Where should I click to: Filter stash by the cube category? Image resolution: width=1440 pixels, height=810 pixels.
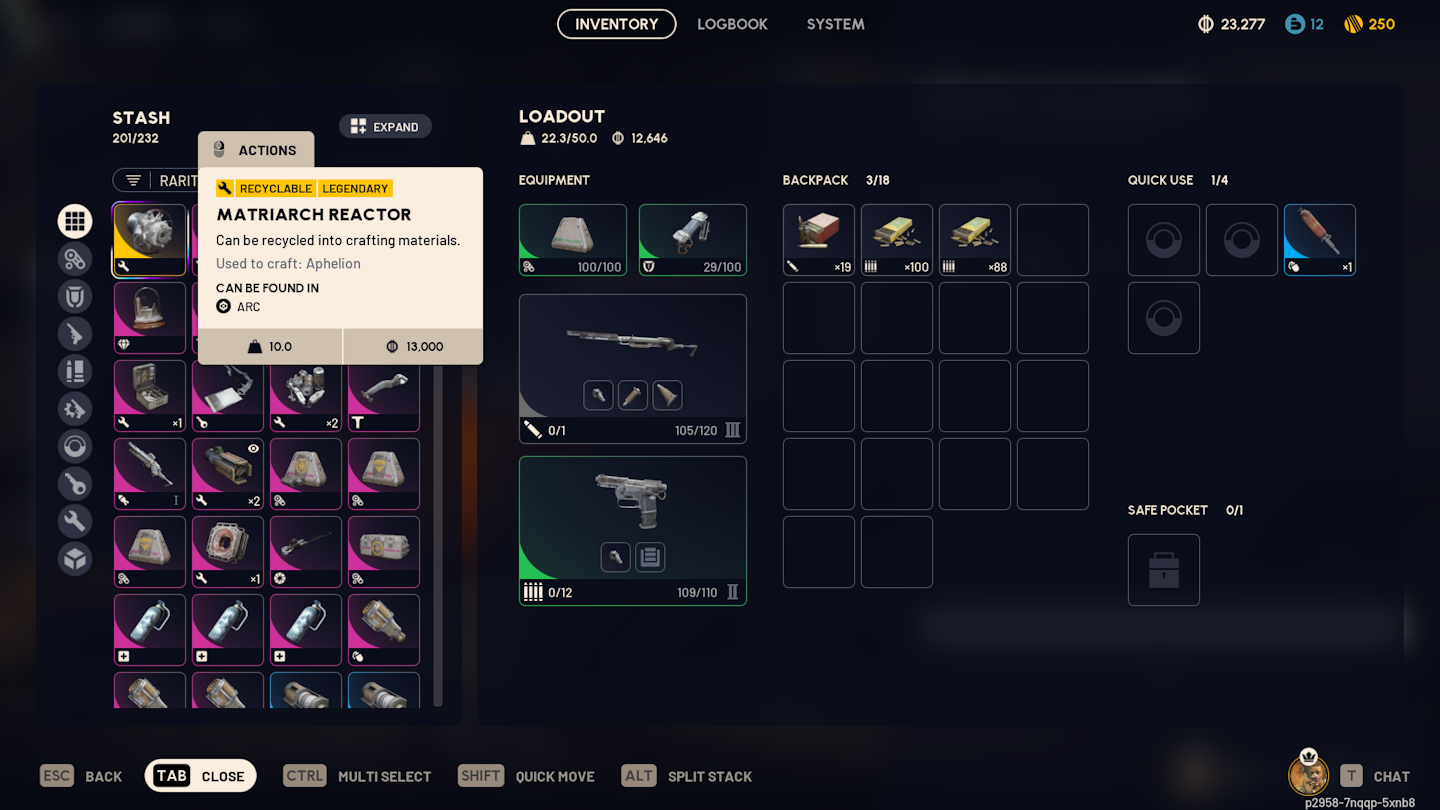pyautogui.click(x=75, y=559)
